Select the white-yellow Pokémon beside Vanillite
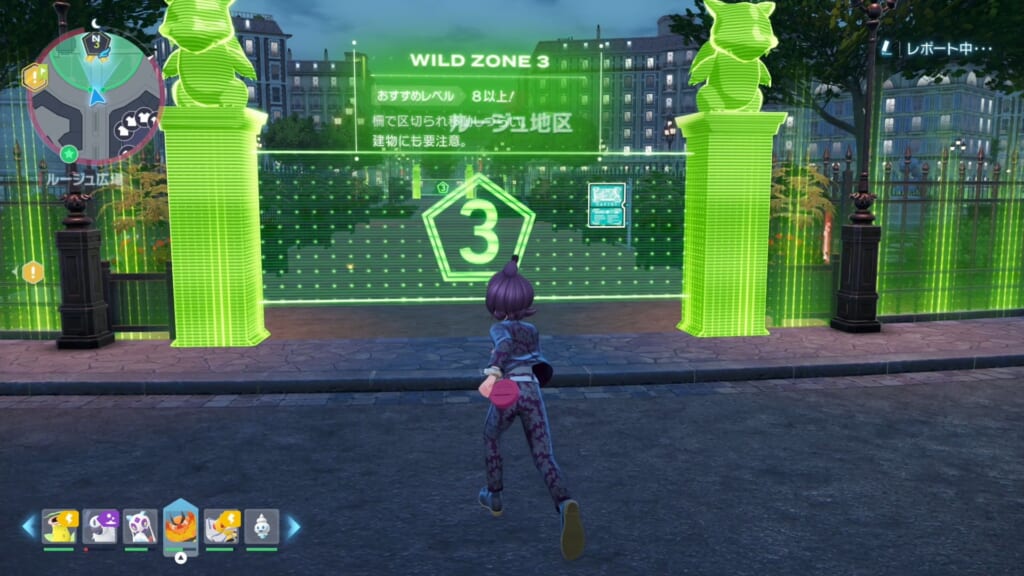The height and width of the screenshot is (576, 1024). (x=221, y=526)
